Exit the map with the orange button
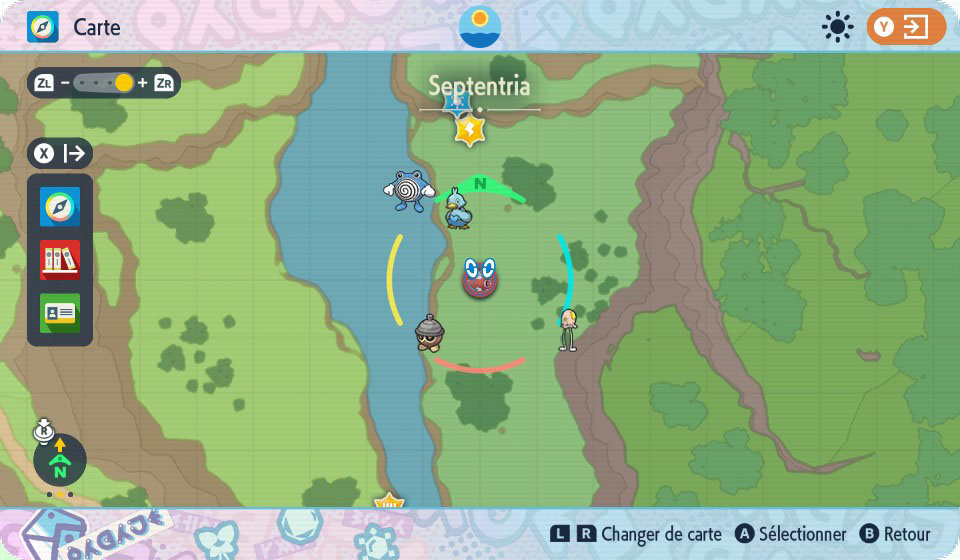The image size is (960, 560). 906,27
